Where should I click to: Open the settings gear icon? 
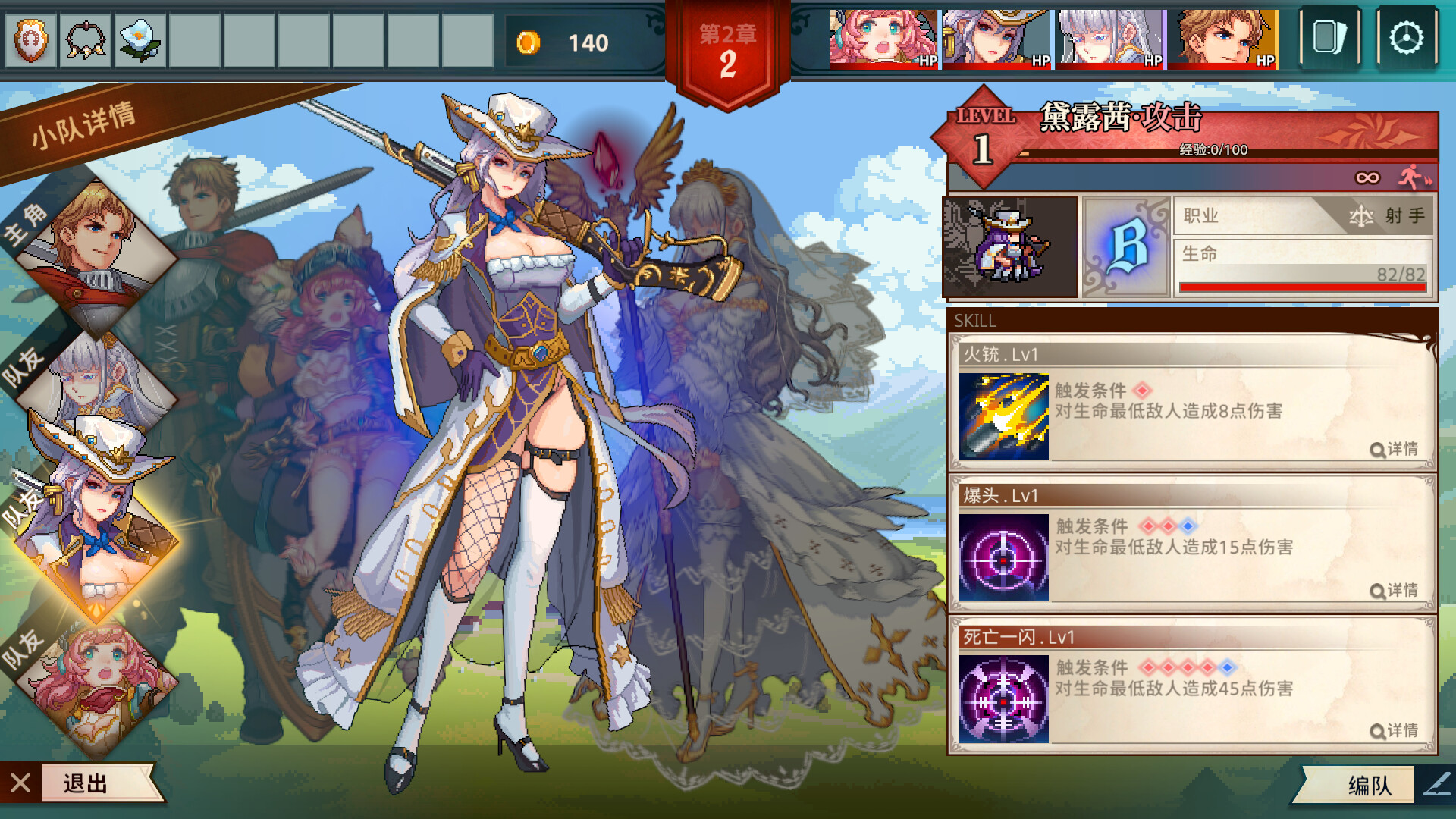coord(1407,36)
